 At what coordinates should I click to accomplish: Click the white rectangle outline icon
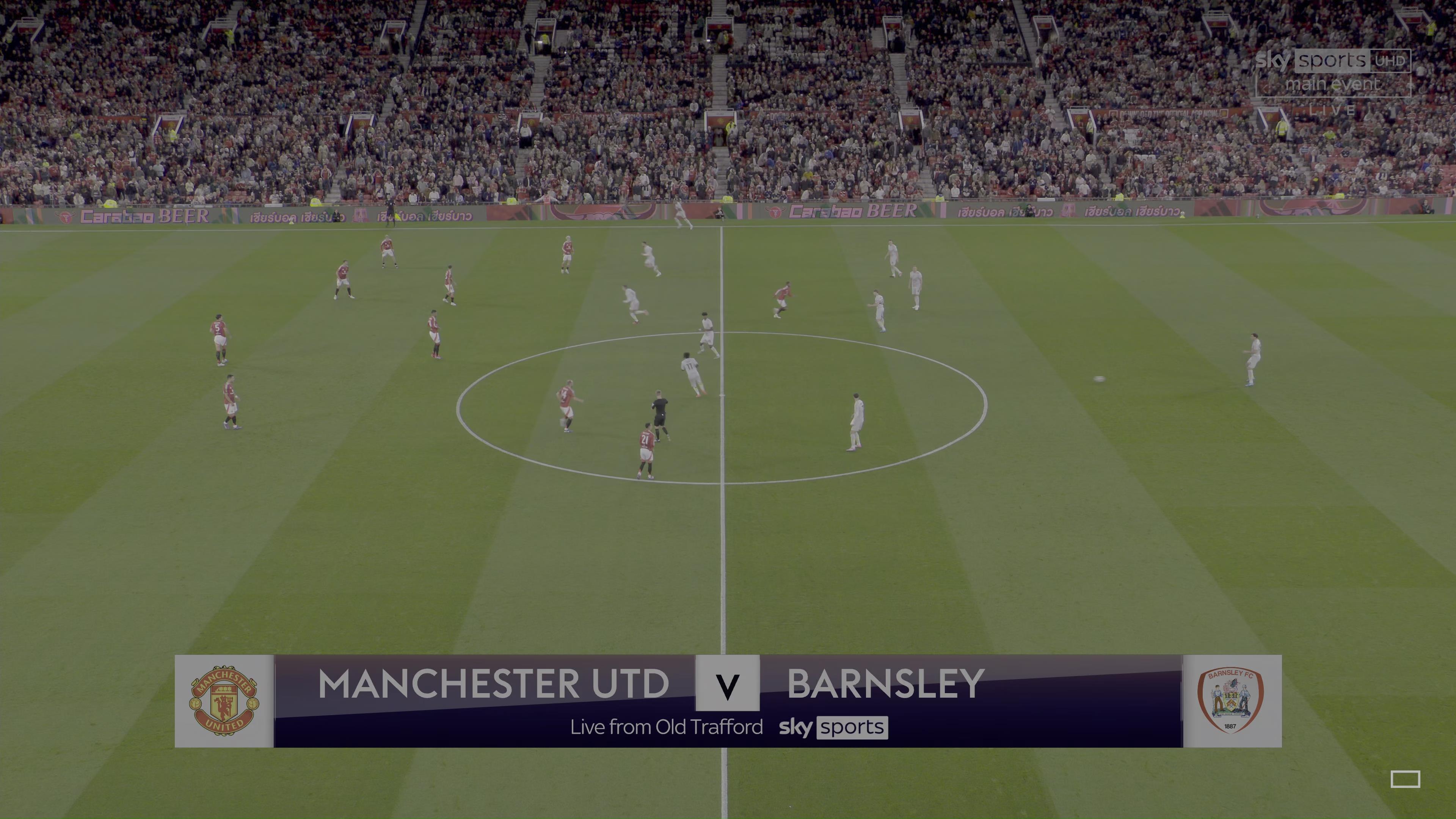pyautogui.click(x=1405, y=779)
